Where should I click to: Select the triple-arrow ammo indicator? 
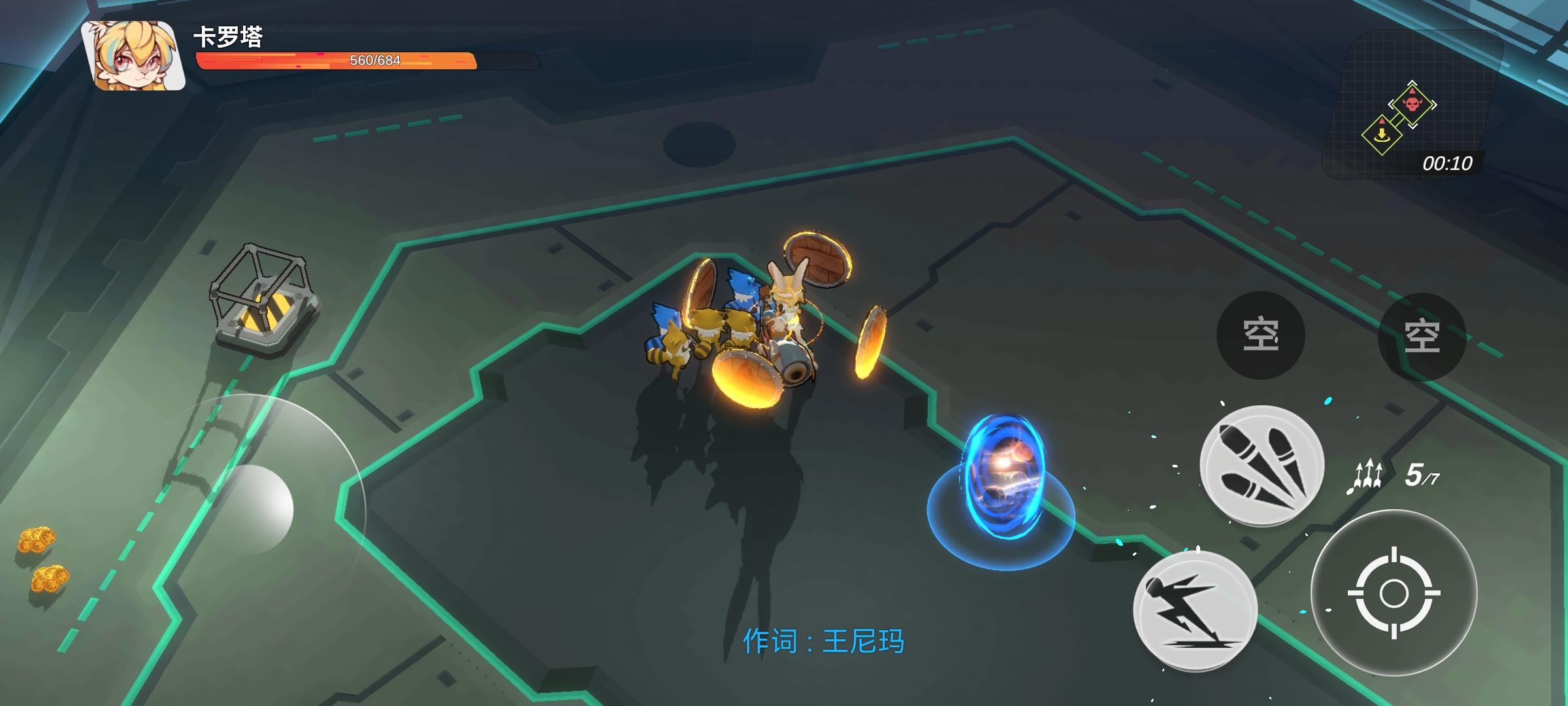pyautogui.click(x=1370, y=473)
